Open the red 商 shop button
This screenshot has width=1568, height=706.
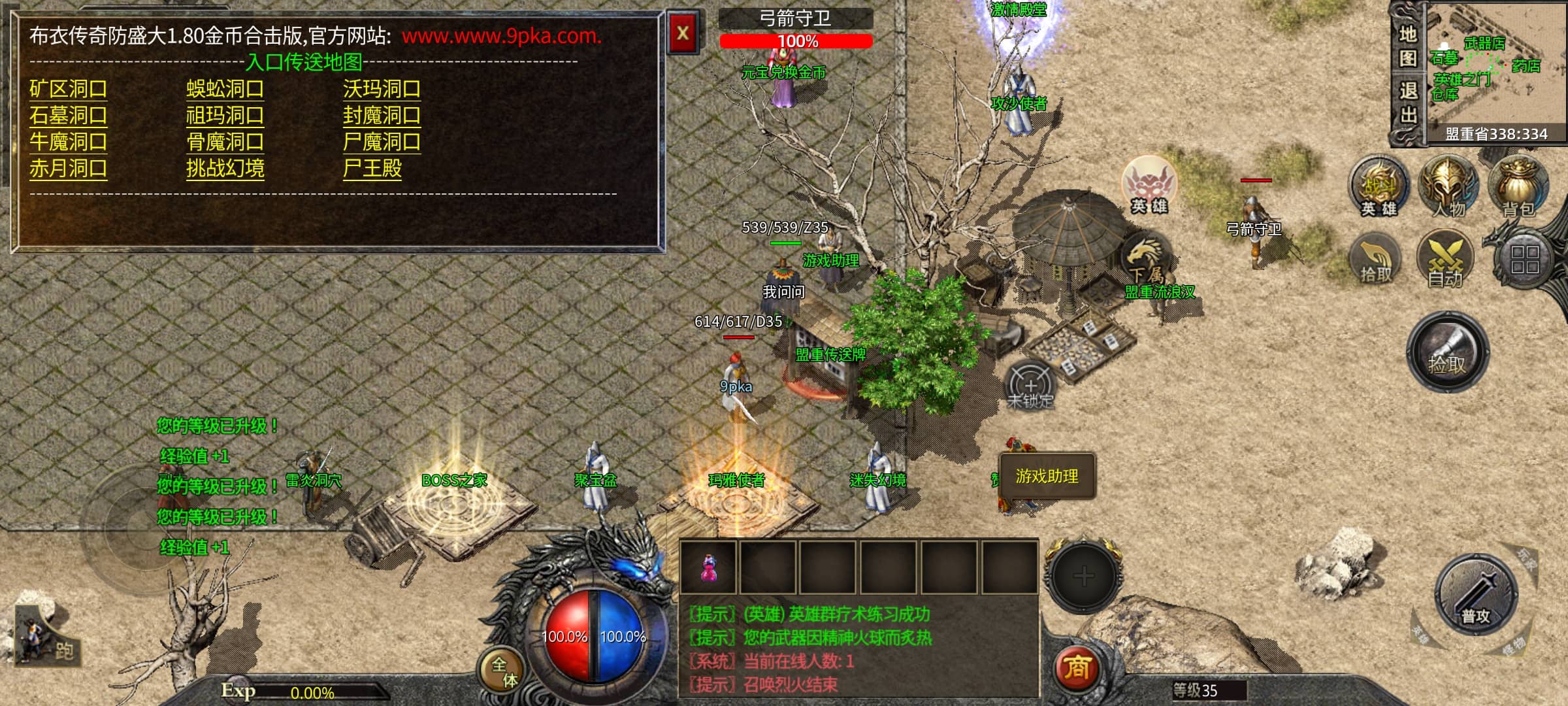1077,668
